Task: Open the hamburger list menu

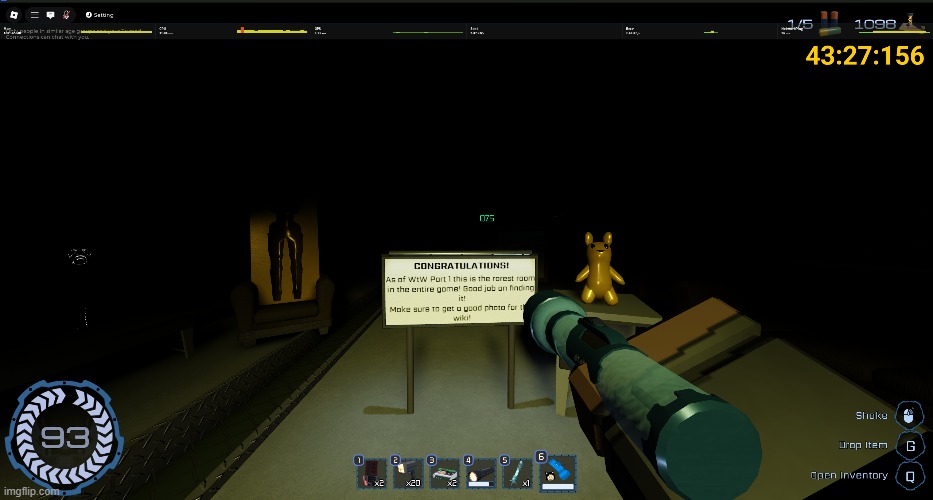Action: (35, 15)
